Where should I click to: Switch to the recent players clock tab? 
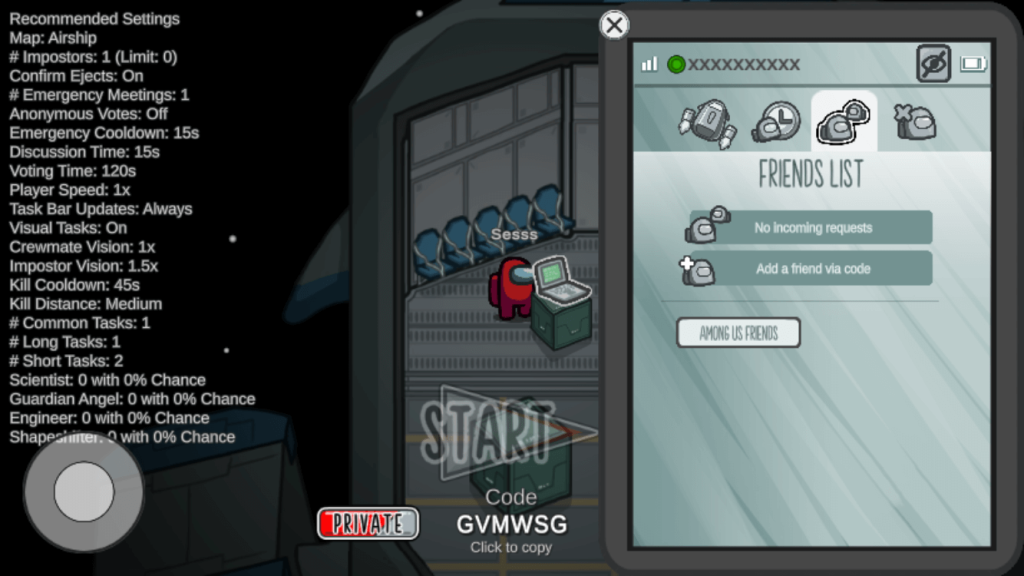pos(776,122)
